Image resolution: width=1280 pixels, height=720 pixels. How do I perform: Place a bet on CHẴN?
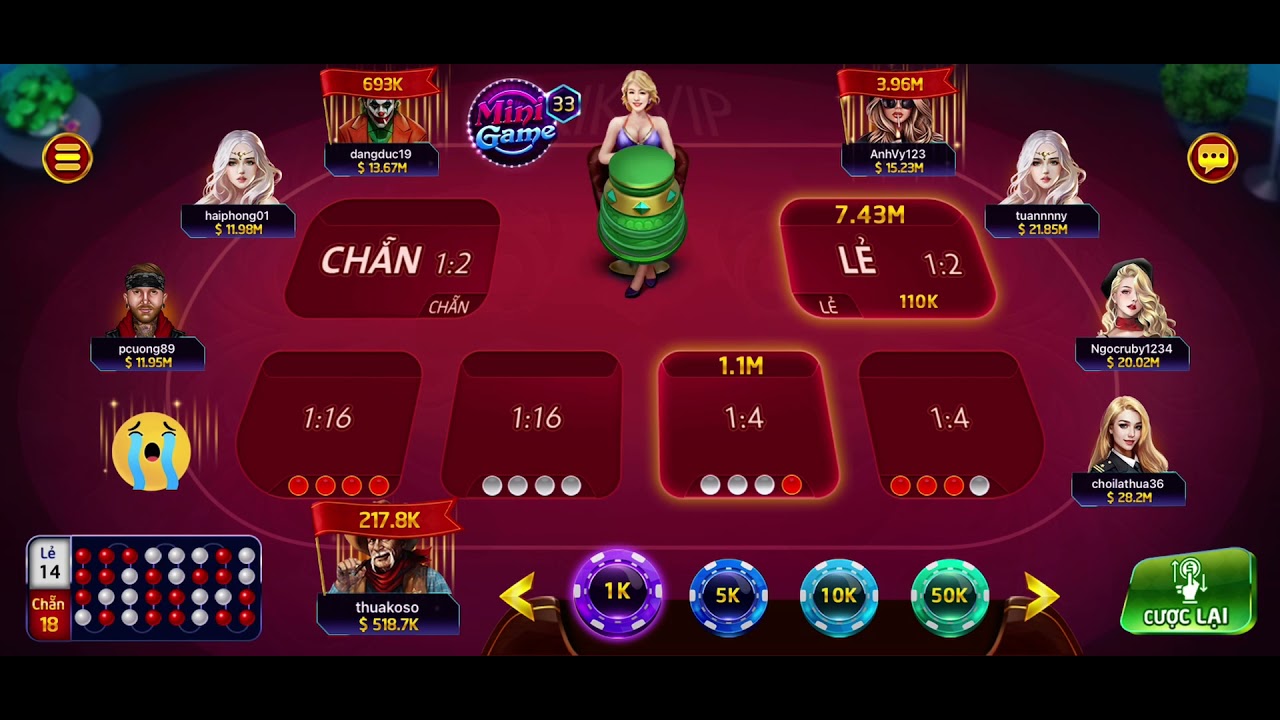tap(392, 260)
